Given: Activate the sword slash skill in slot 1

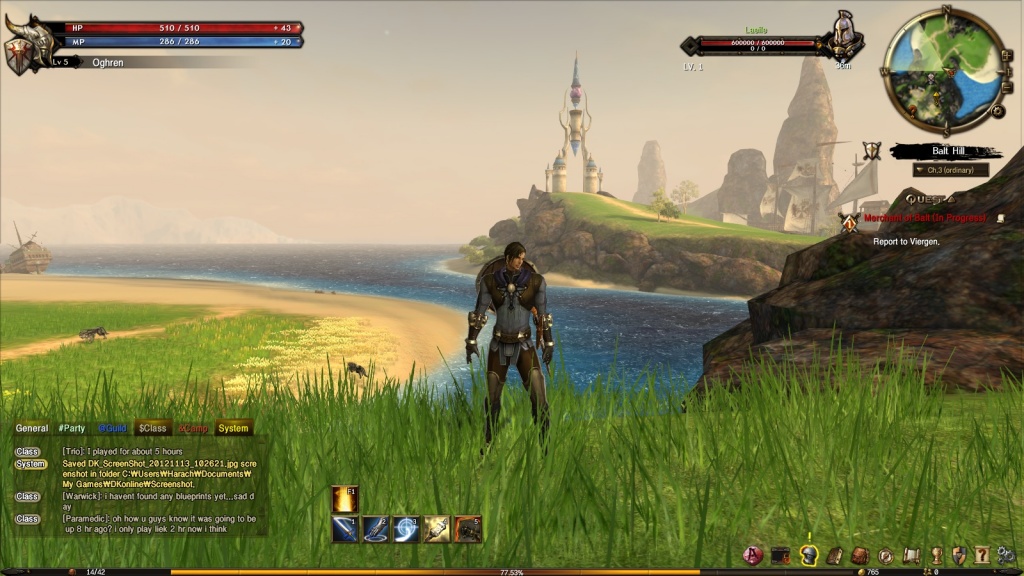Looking at the screenshot, I should (346, 529).
